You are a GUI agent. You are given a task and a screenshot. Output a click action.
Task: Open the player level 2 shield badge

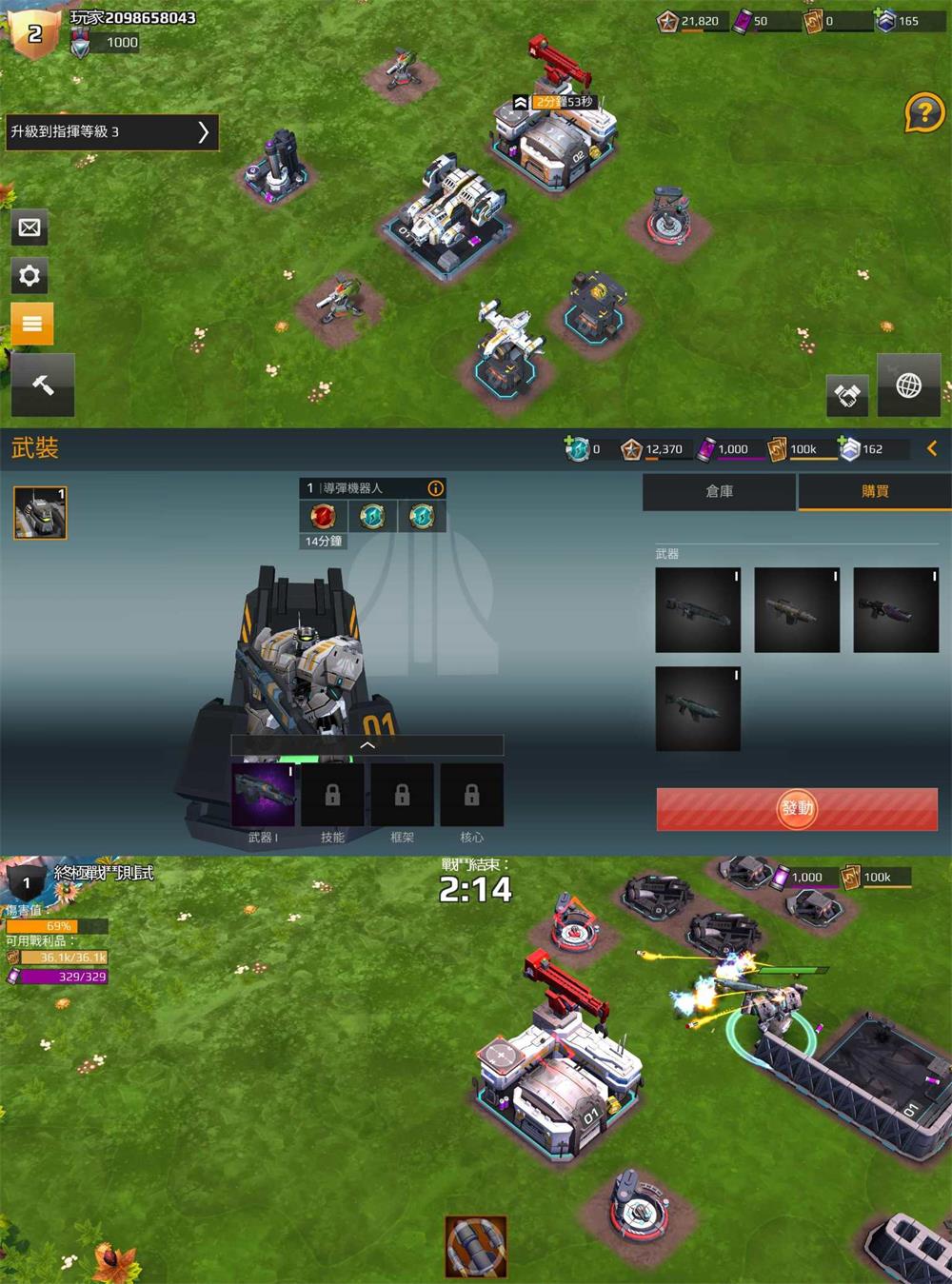34,34
